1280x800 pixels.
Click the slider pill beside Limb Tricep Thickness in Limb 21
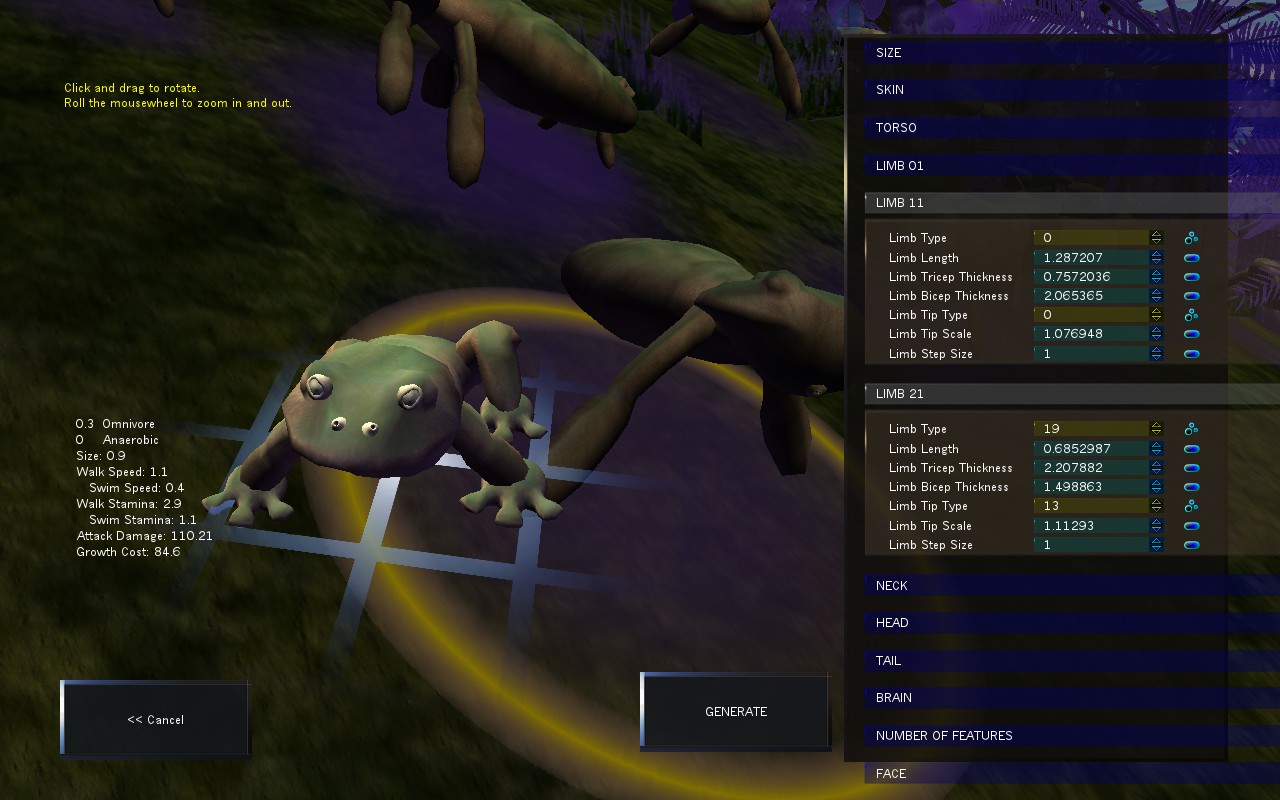(x=1191, y=467)
